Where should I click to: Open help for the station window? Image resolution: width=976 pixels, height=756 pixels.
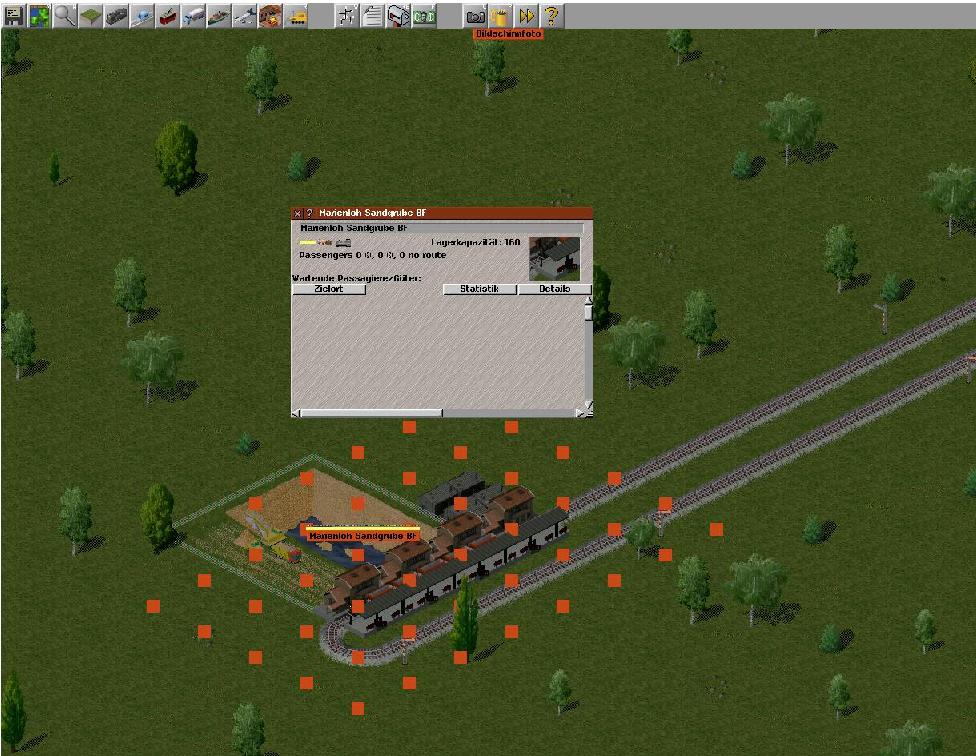(309, 213)
